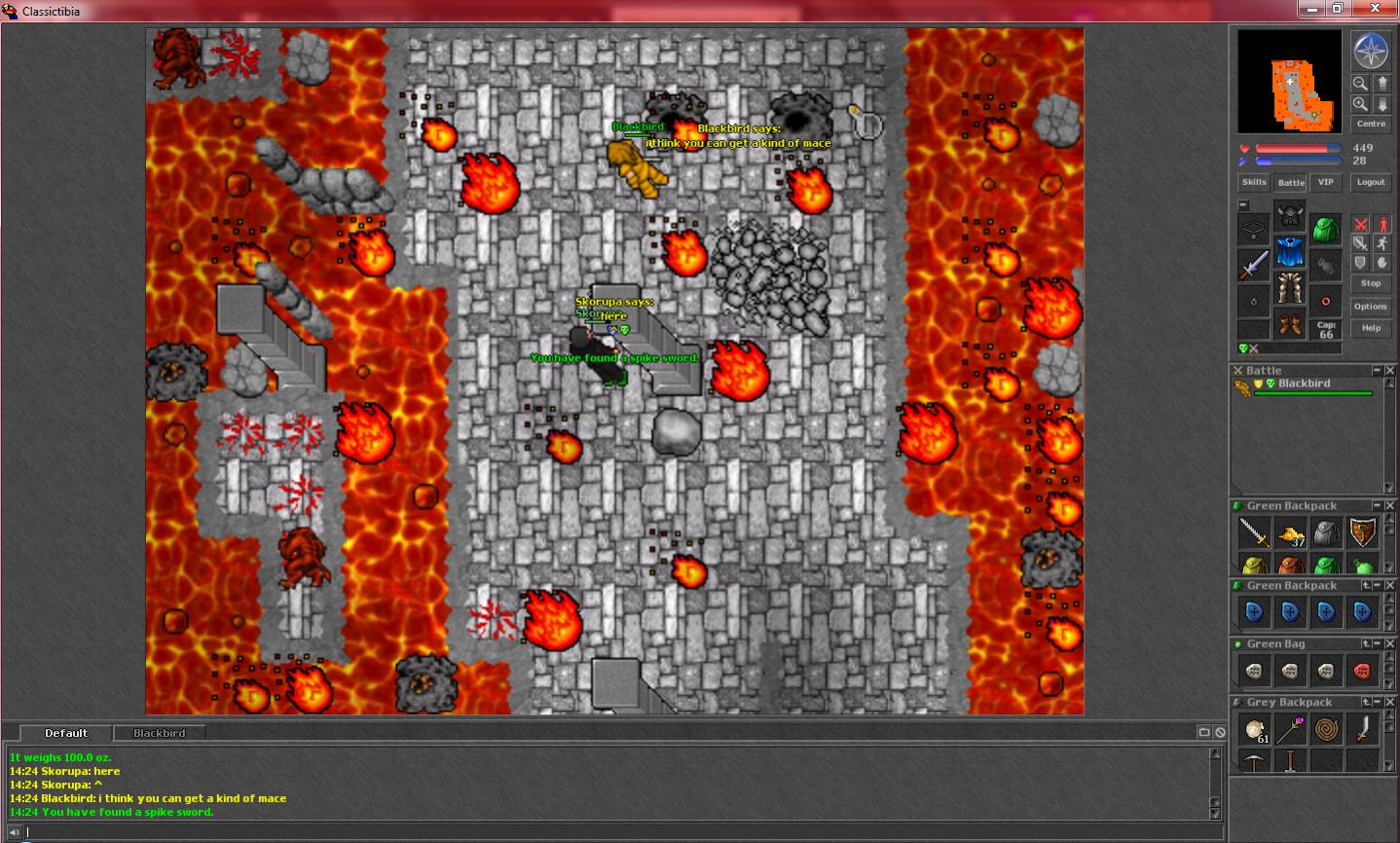Screen dimensions: 1400x843
Task: Select the equipped sword weapon slot
Action: pyautogui.click(x=1254, y=265)
